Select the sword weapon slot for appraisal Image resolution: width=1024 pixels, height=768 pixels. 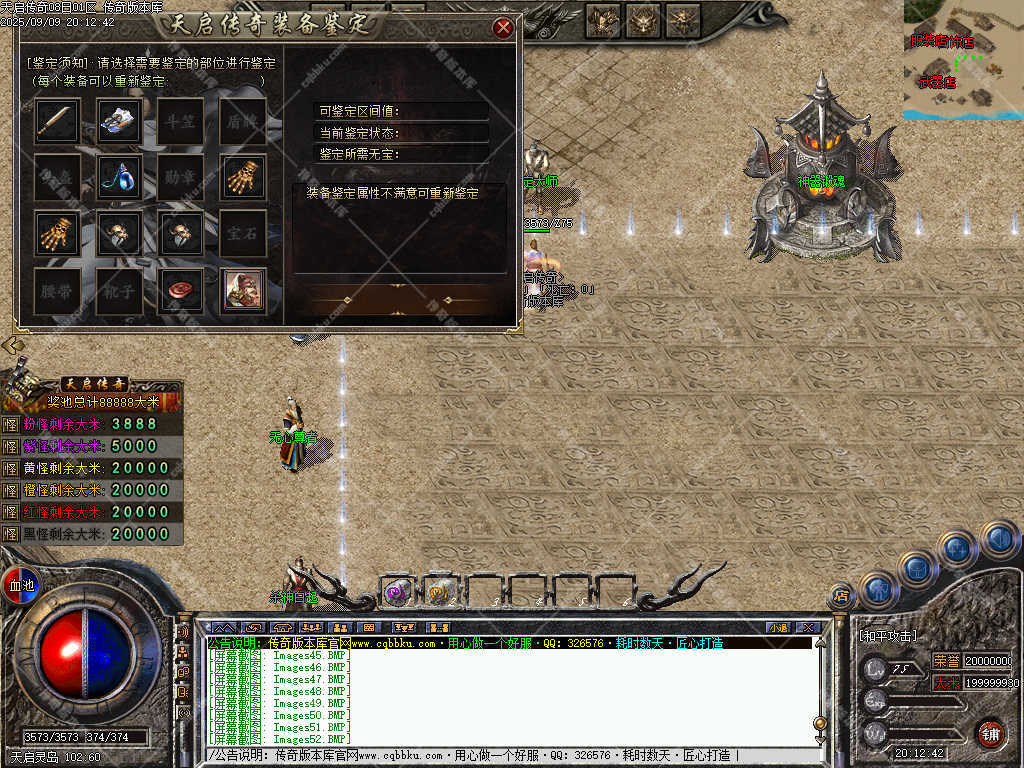point(57,121)
